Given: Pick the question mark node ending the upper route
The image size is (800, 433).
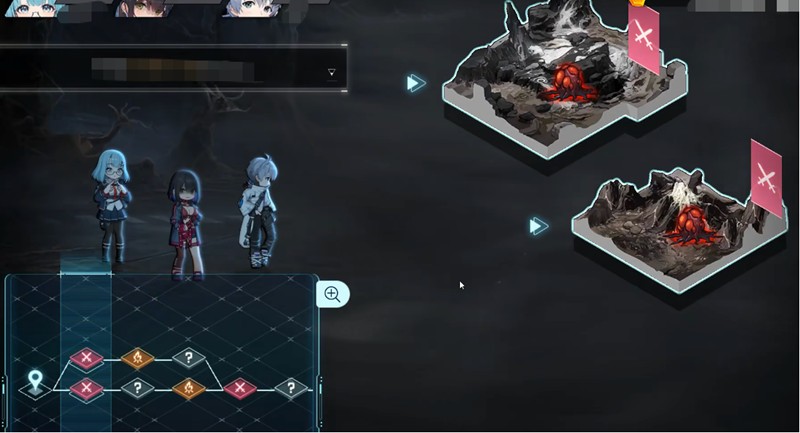Looking at the screenshot, I should [x=188, y=357].
